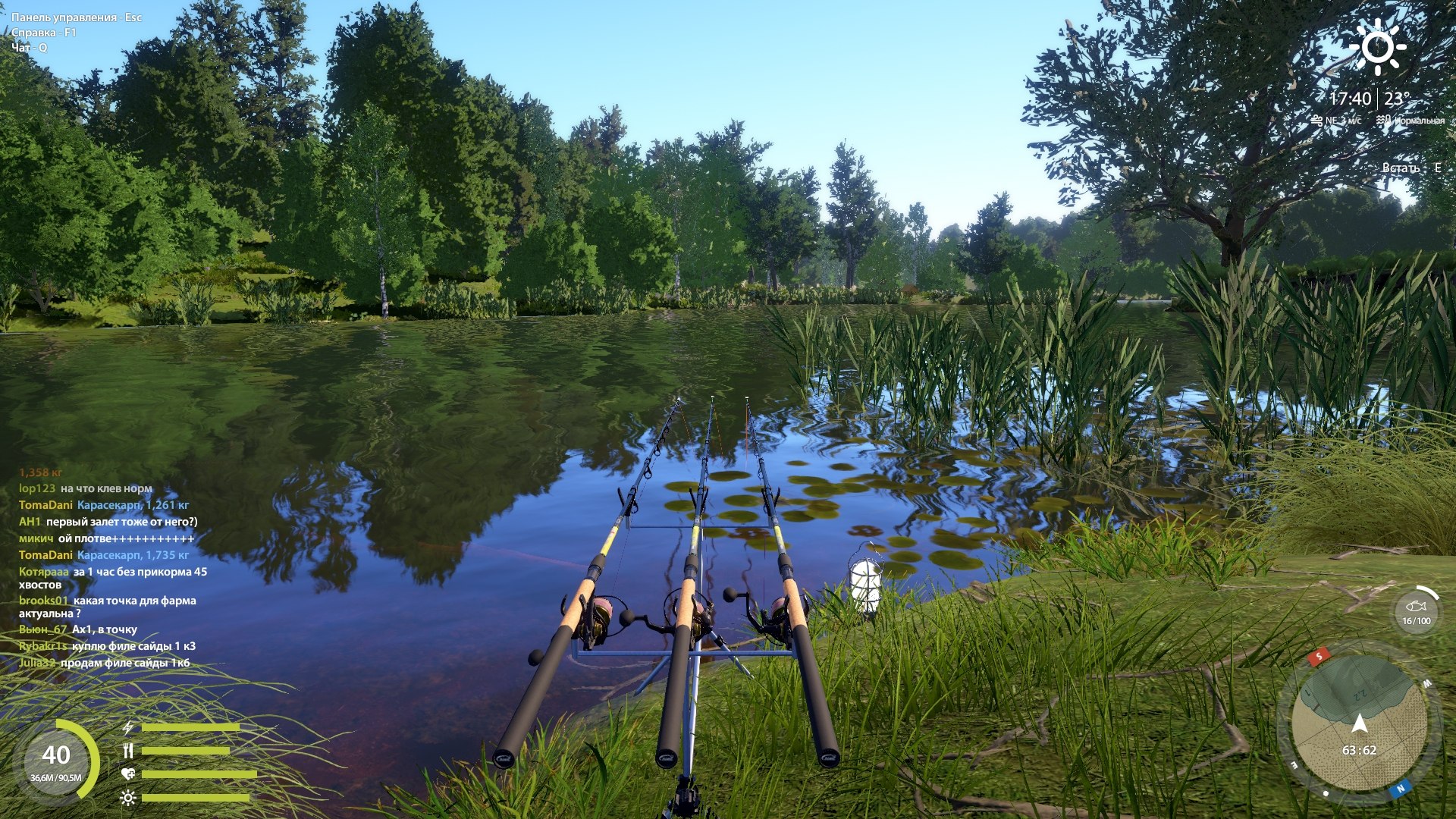Click the water temperature thermometer icon
Image resolution: width=1456 pixels, height=819 pixels.
[x=1383, y=121]
